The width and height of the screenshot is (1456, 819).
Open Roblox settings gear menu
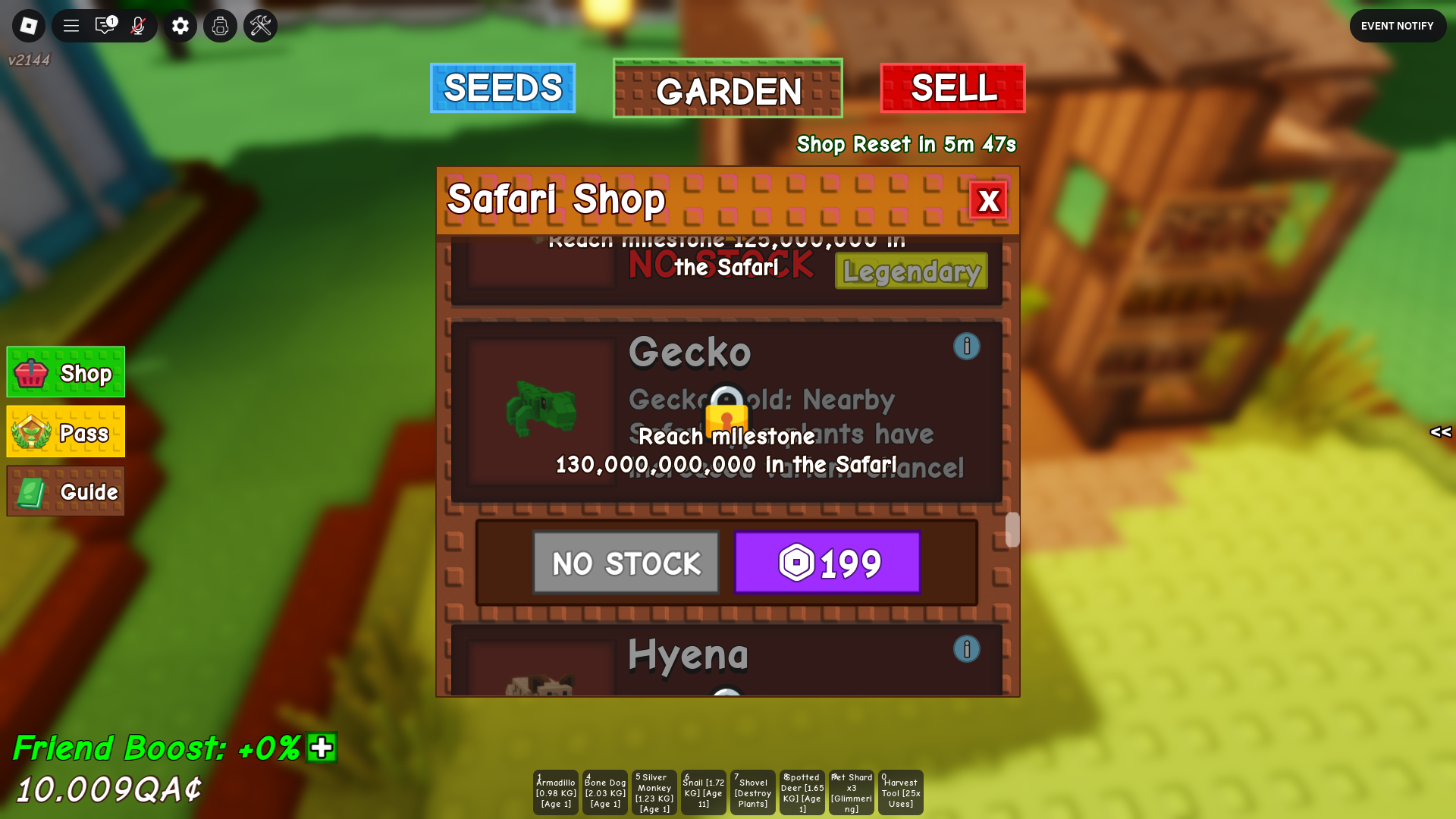(180, 25)
